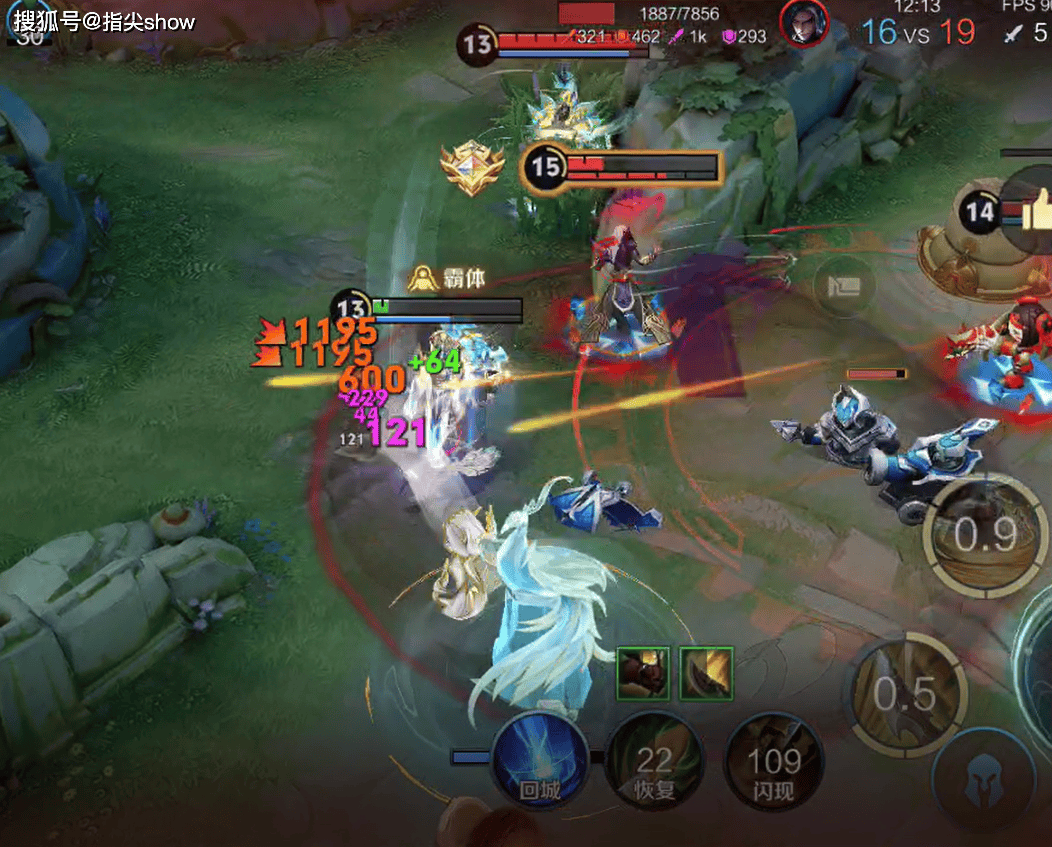Trigger the golden blade item active
1052x847 pixels.
pos(707,673)
